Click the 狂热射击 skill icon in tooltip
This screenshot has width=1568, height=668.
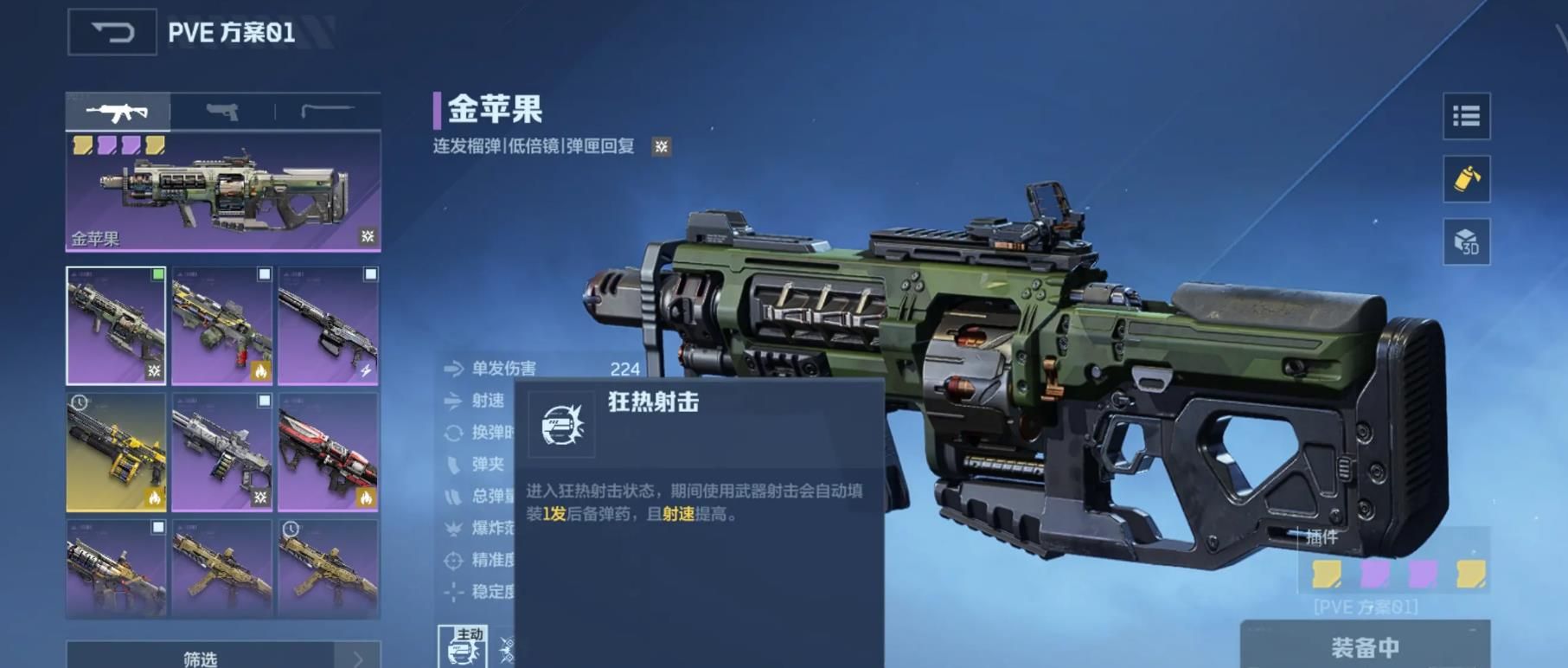pos(561,424)
